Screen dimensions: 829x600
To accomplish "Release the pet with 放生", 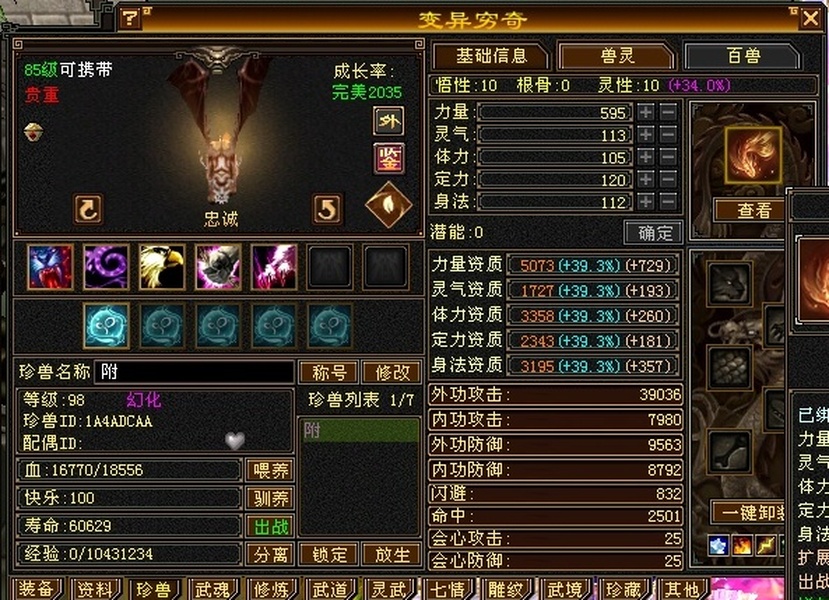I will (392, 554).
